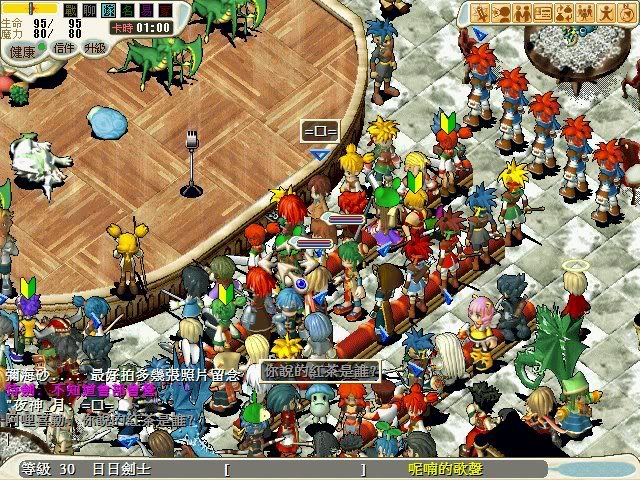Open the speech chat action icon

(501, 13)
